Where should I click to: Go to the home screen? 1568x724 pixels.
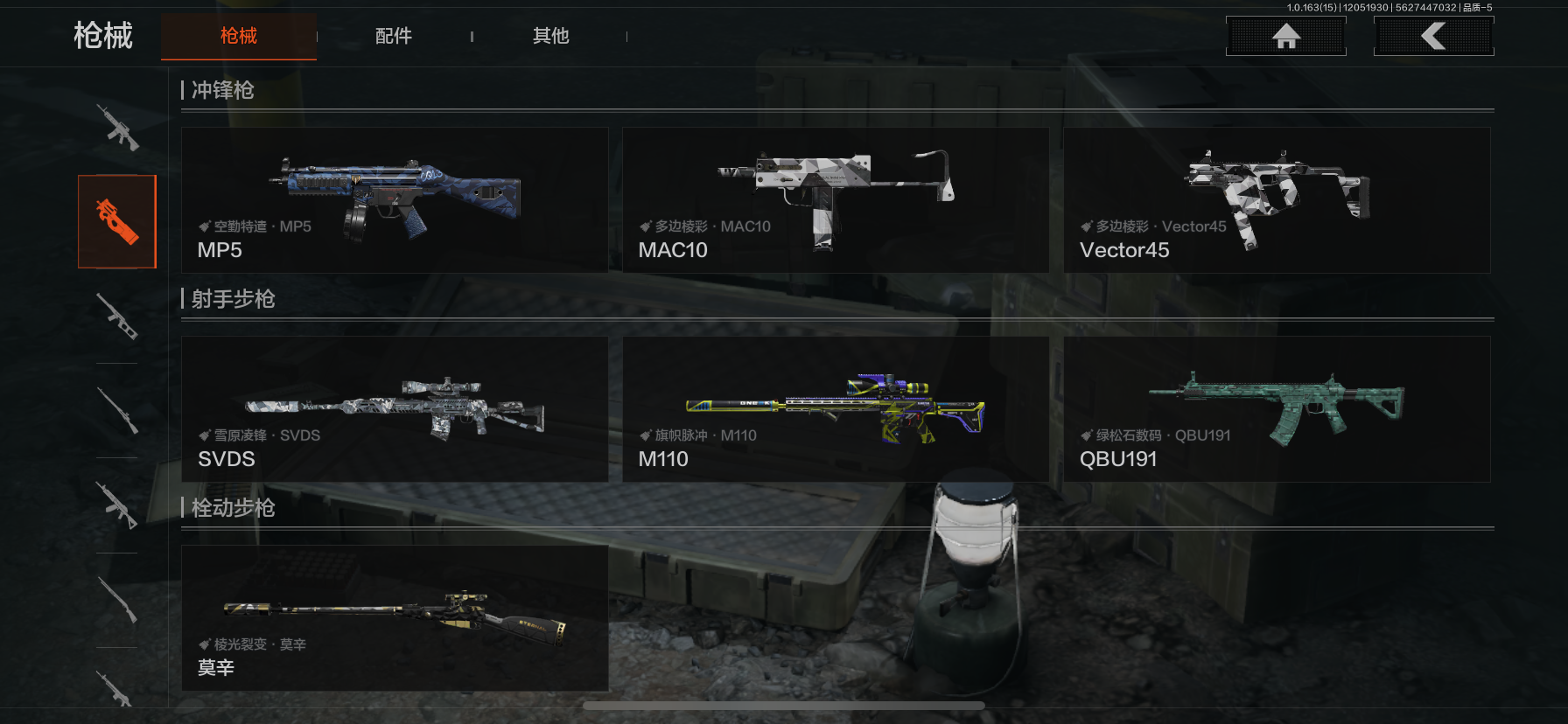(1285, 36)
